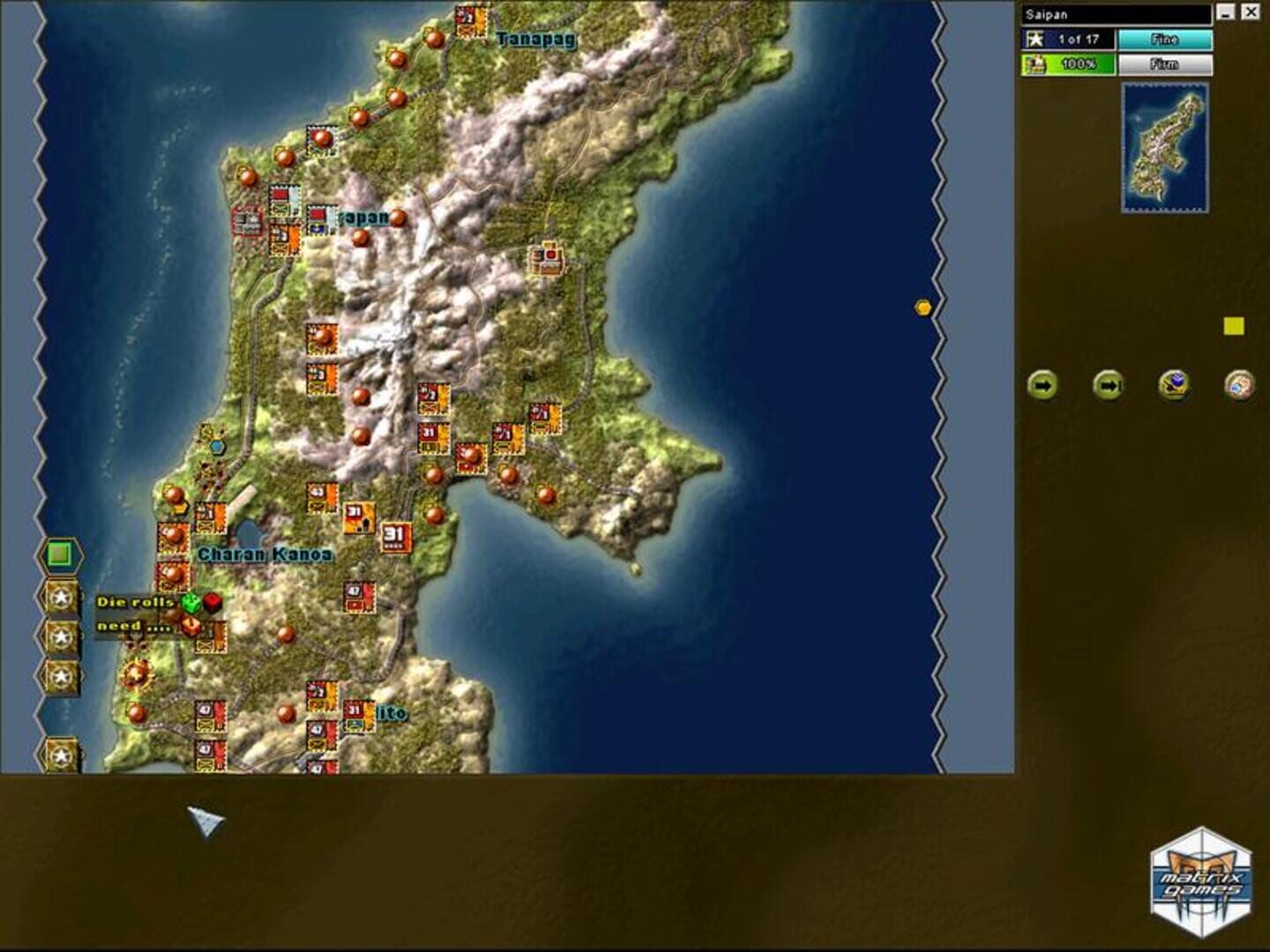Open the 1 of 17 unit cycler
Viewport: 1270px width, 952px height.
(x=1070, y=39)
